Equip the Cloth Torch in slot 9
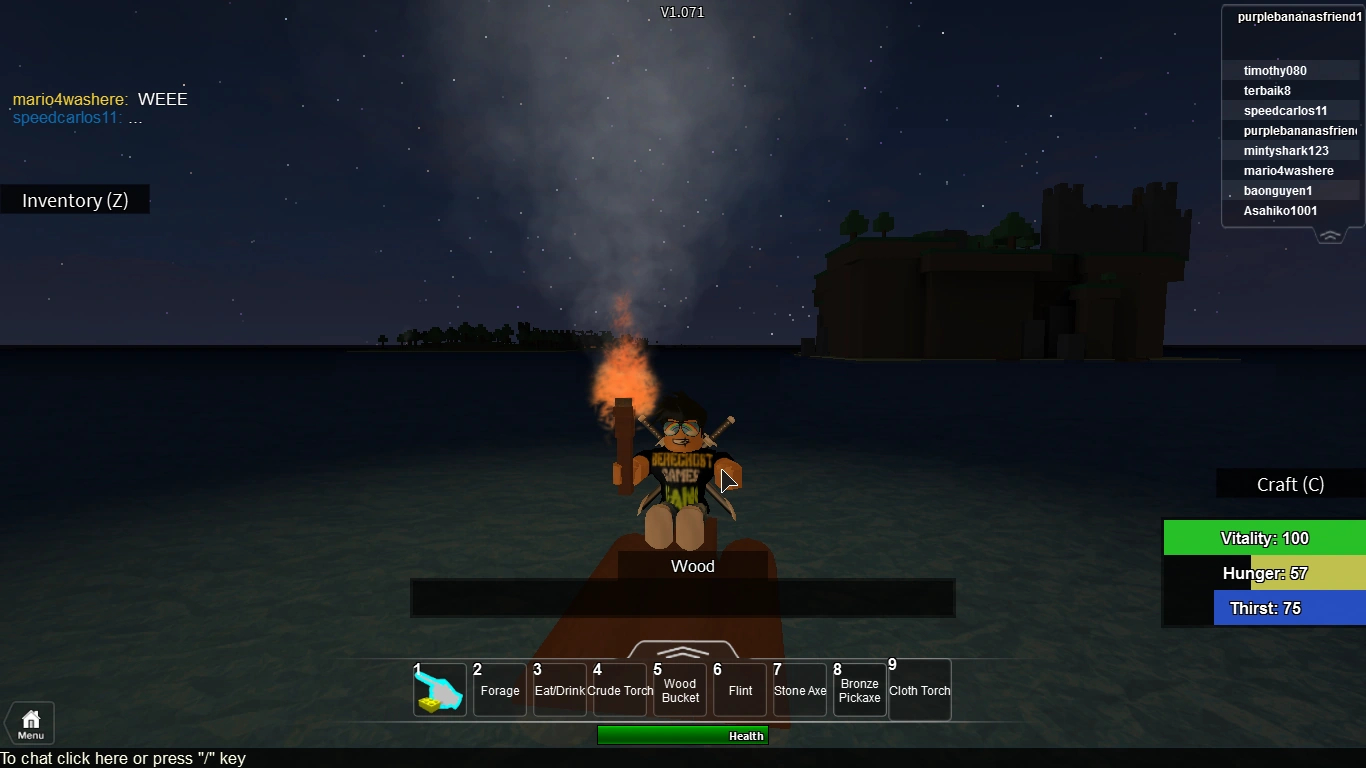1366x768 pixels. [919, 689]
